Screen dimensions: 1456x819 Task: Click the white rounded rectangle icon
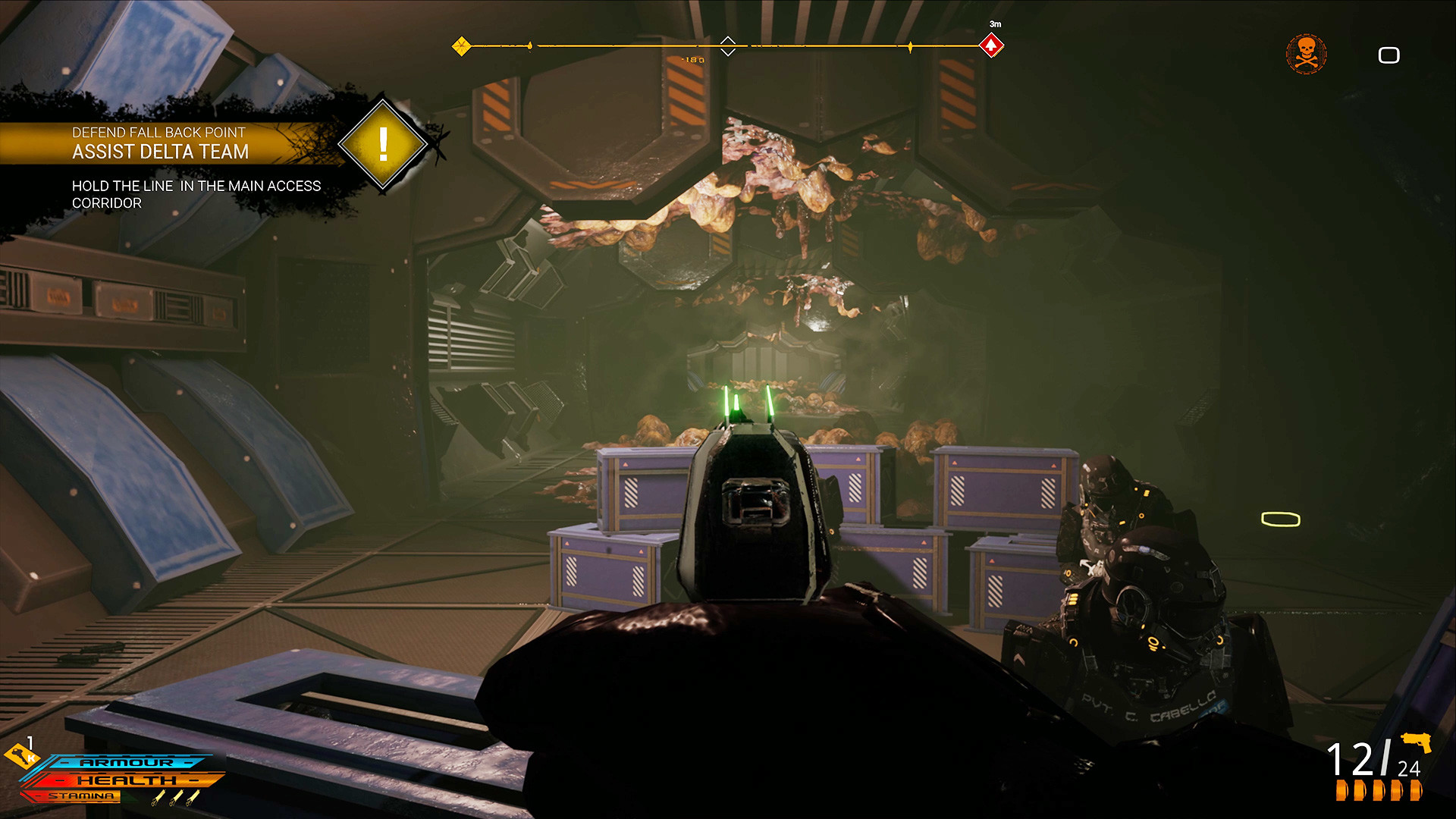[x=1389, y=55]
